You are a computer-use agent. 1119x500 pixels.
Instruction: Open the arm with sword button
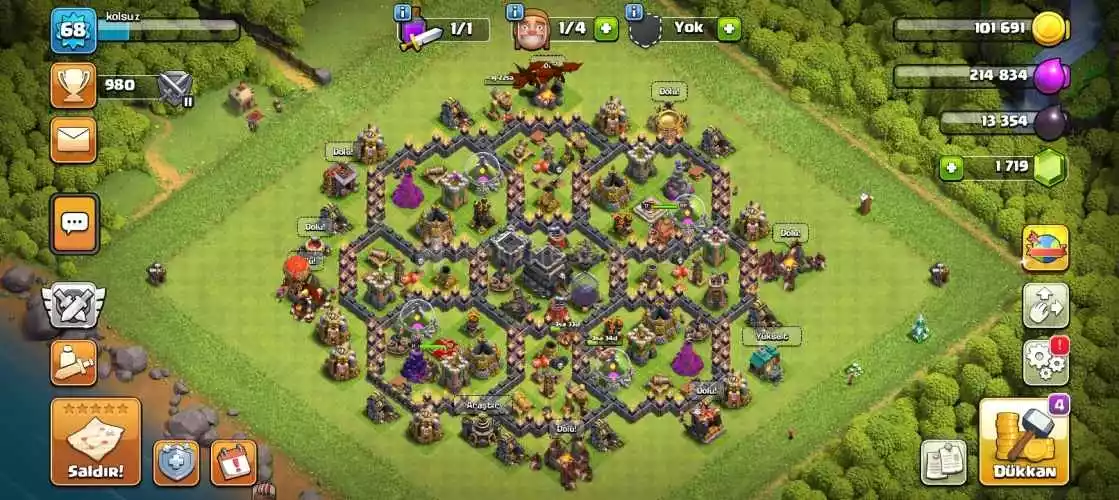(74, 363)
